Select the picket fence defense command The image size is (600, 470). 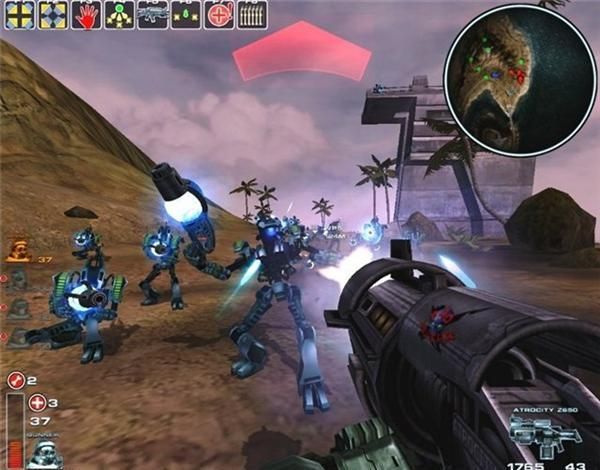point(252,15)
